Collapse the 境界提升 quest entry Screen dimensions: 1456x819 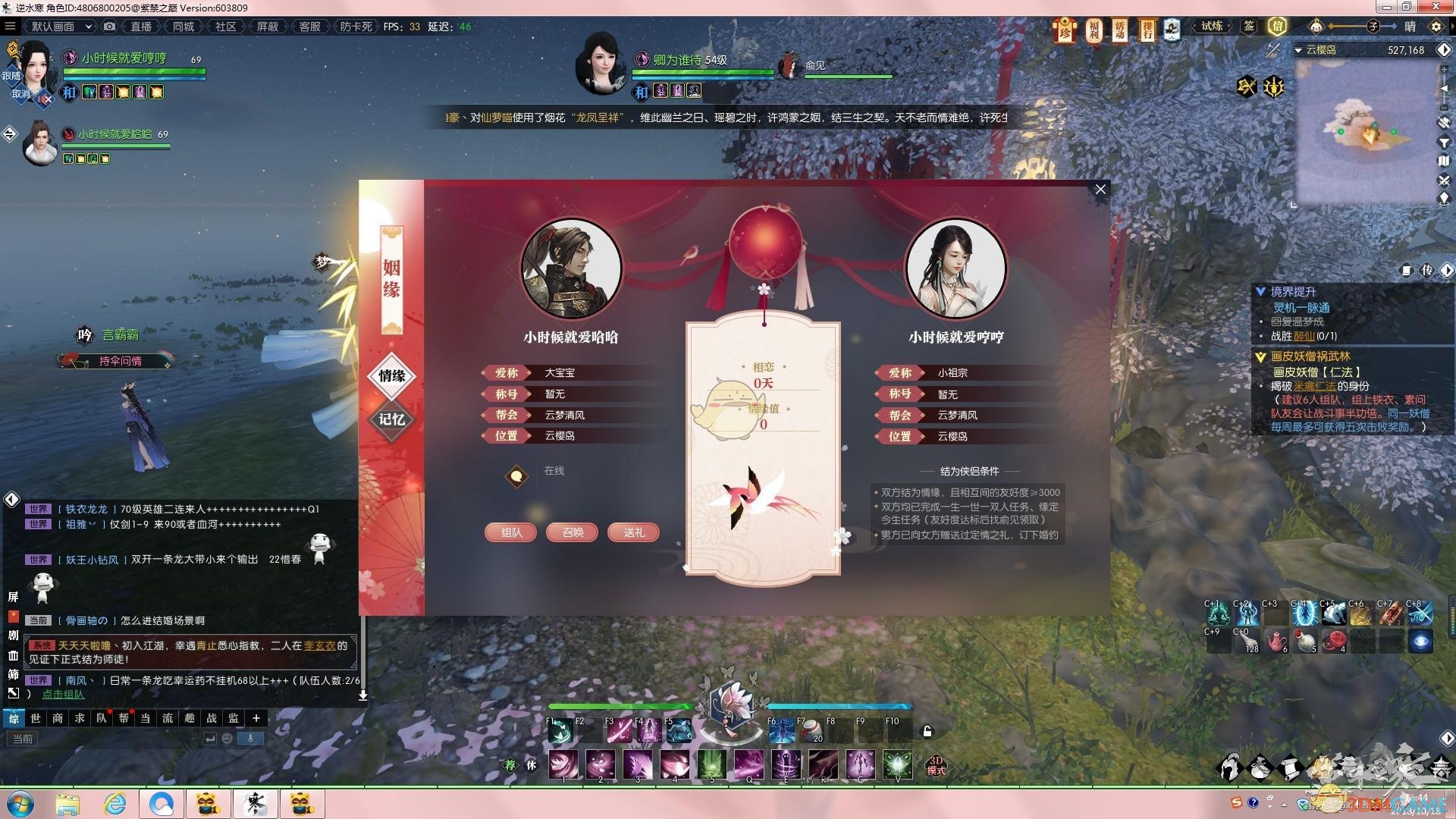1260,290
